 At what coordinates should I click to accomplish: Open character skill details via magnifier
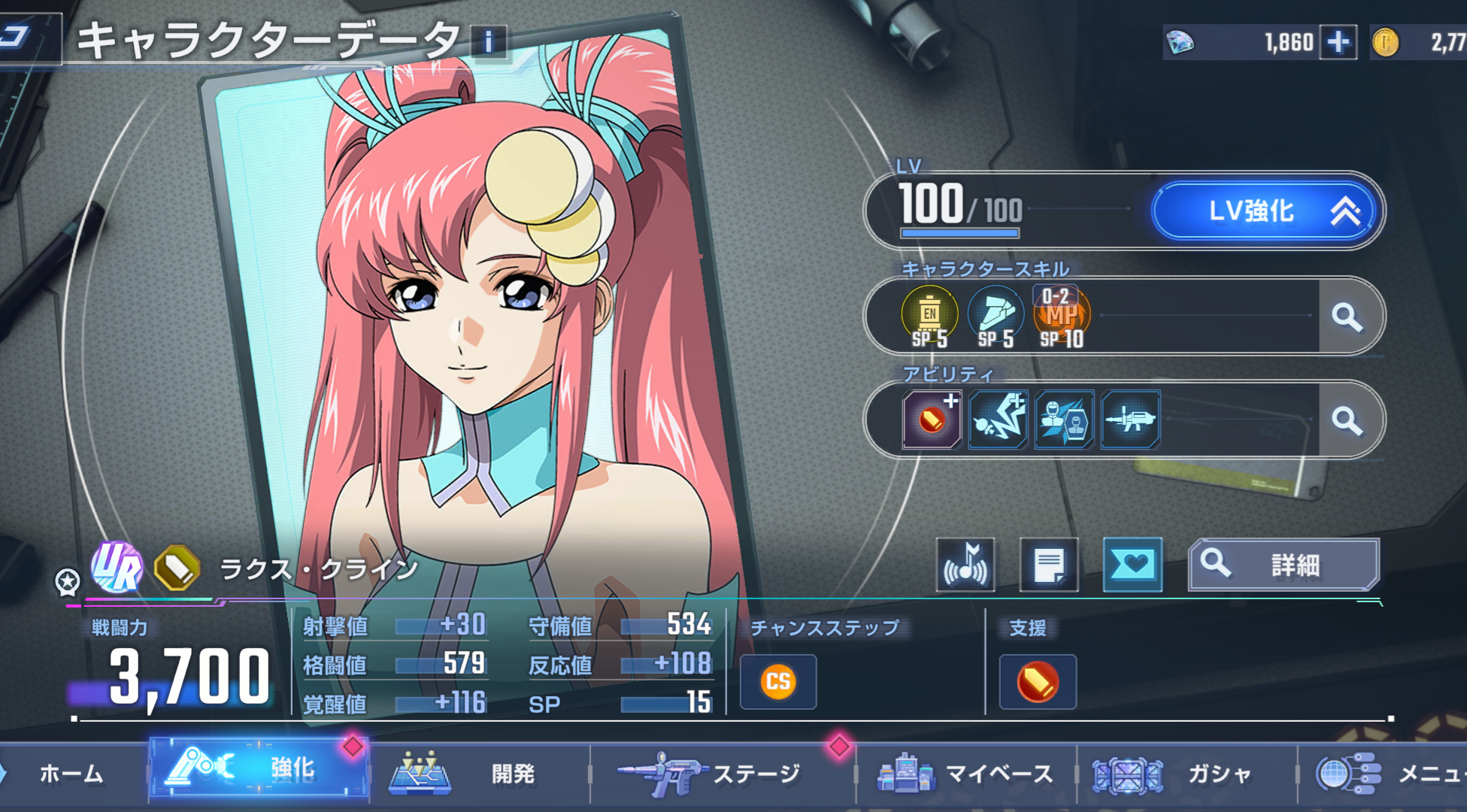pyautogui.click(x=1347, y=317)
